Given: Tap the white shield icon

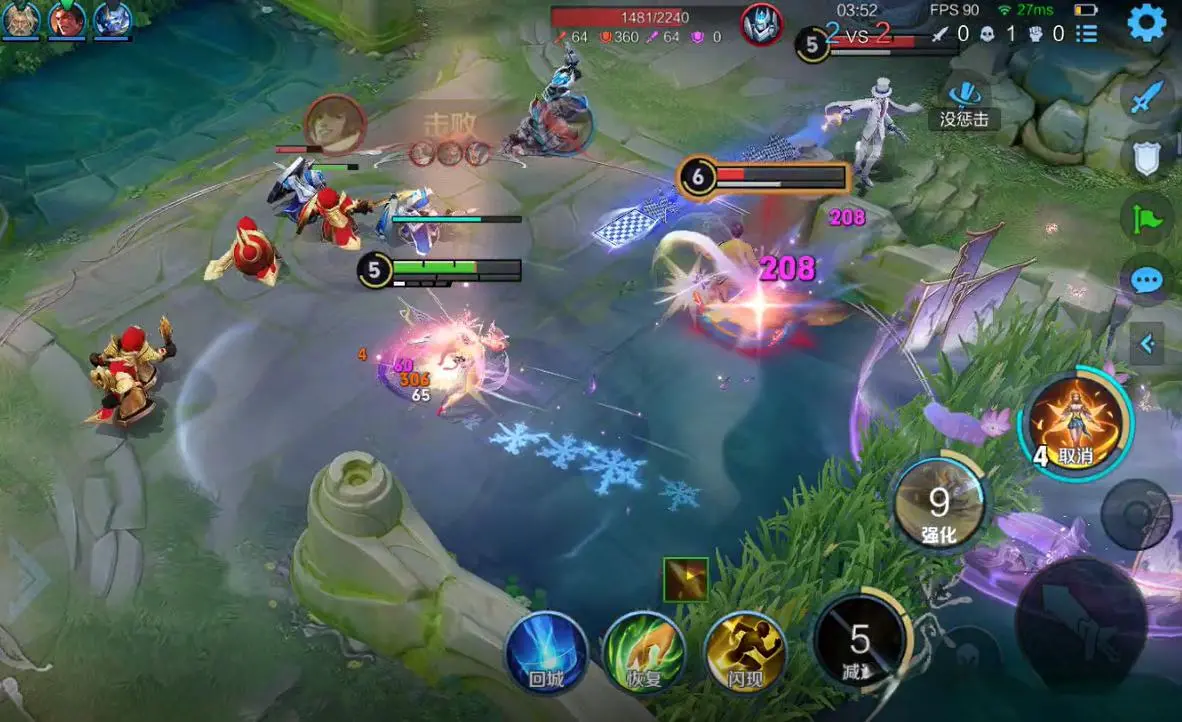Looking at the screenshot, I should point(1146,158).
